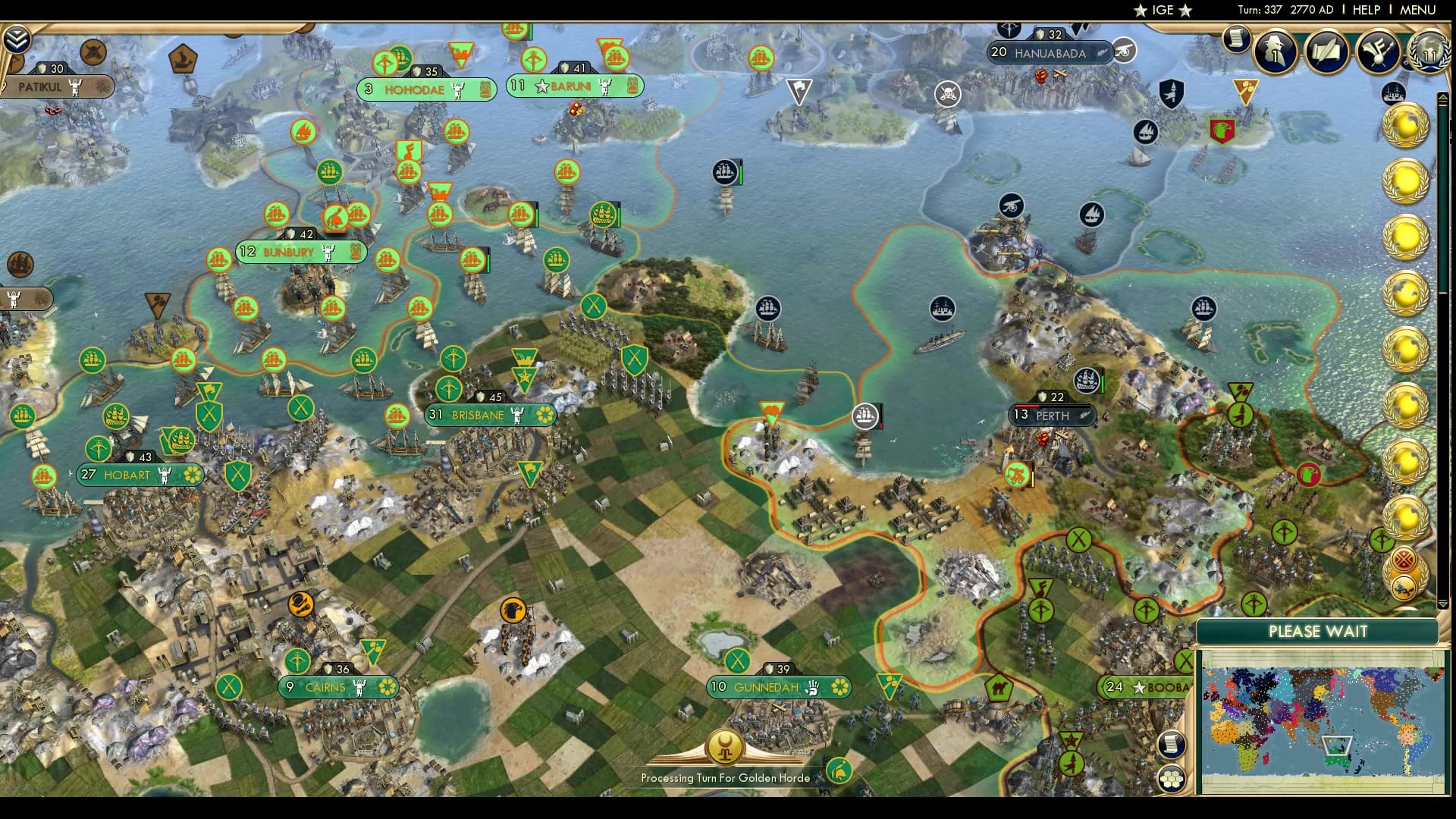The image size is (1456, 819).
Task: Select the Perth city banner
Action: click(1053, 416)
